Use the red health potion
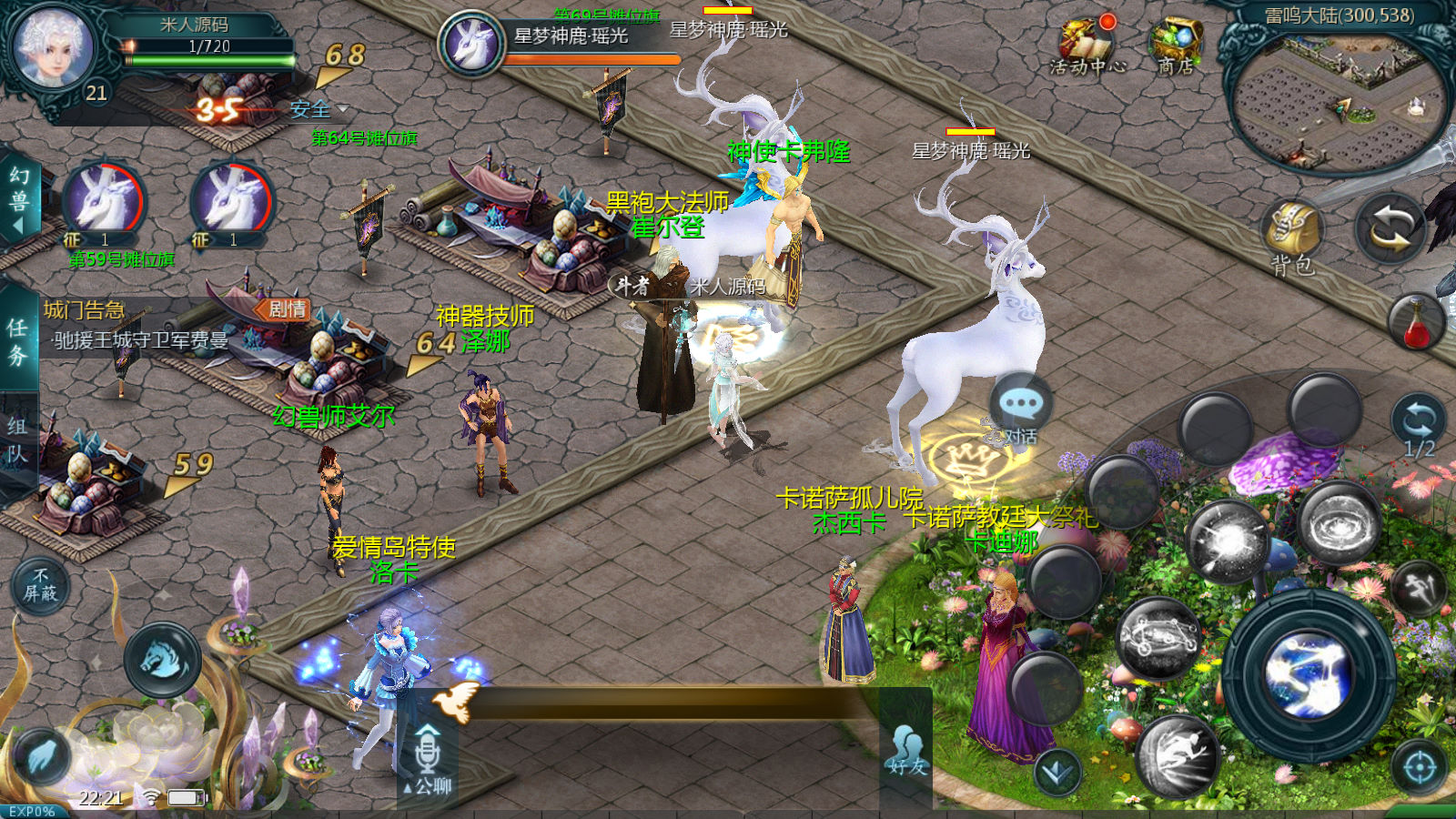The width and height of the screenshot is (1456, 819). coord(1416,323)
